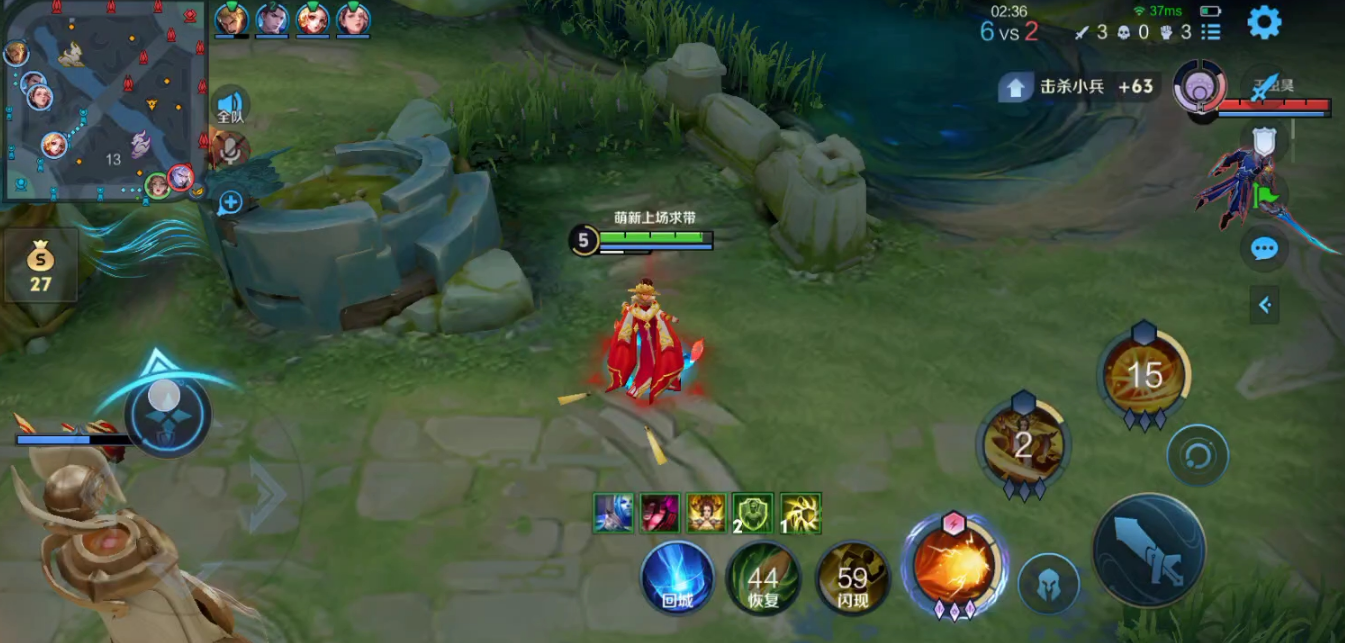This screenshot has width=1345, height=643.
Task: Use the 回城 recall ability
Action: click(x=677, y=576)
